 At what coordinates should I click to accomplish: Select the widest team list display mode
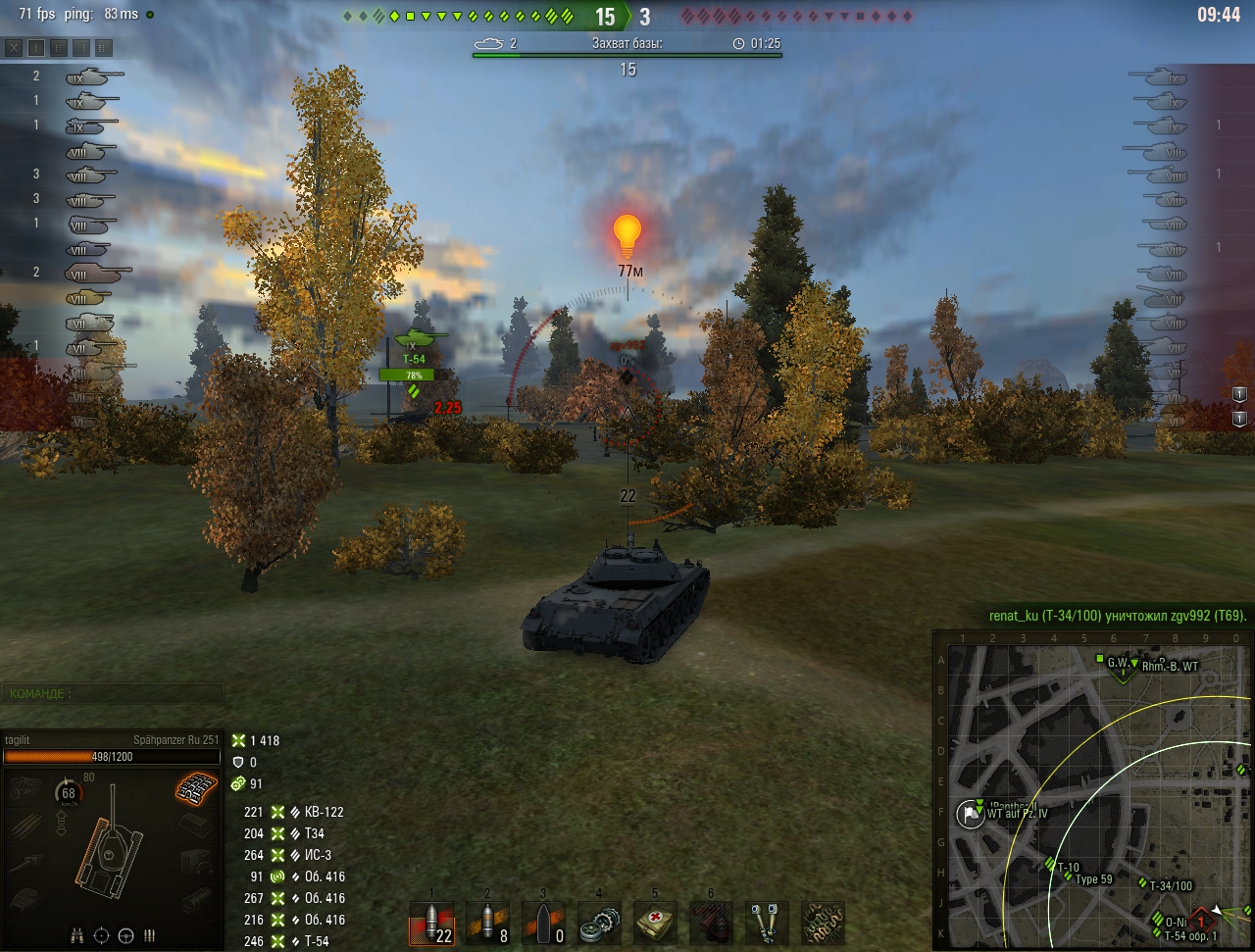(104, 47)
